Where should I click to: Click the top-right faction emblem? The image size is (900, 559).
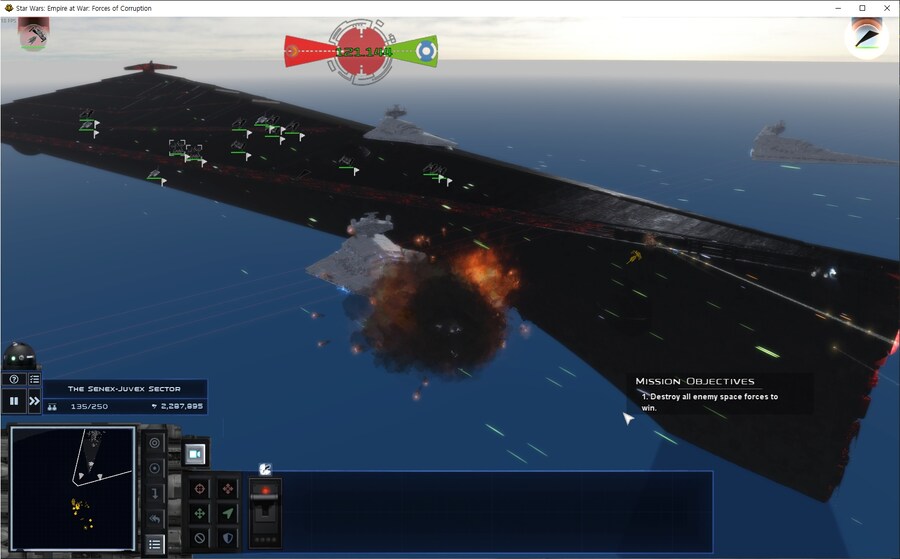[866, 37]
